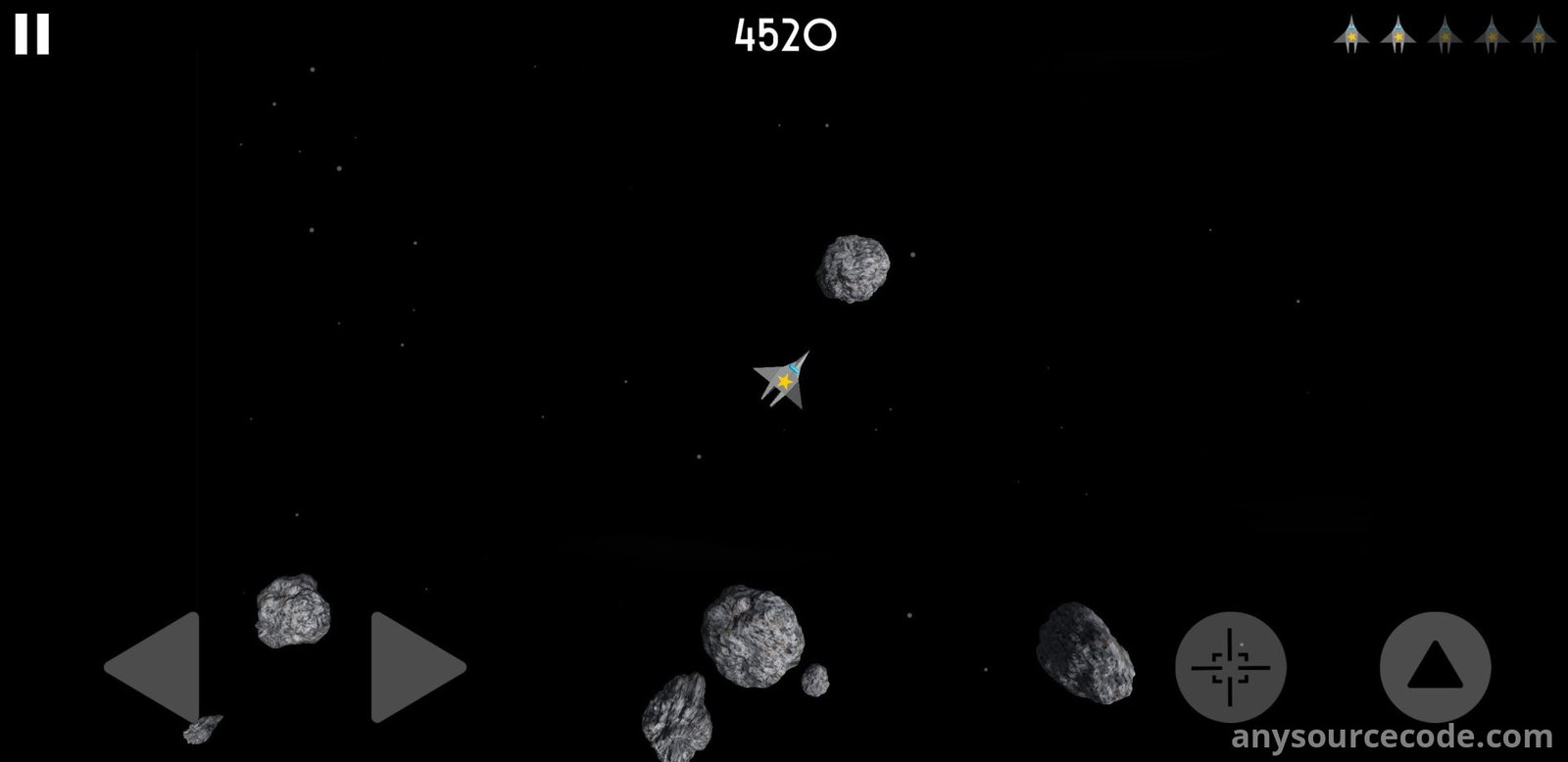Screen dimensions: 1568x762
Task: Pause the game
Action: coord(31,34)
